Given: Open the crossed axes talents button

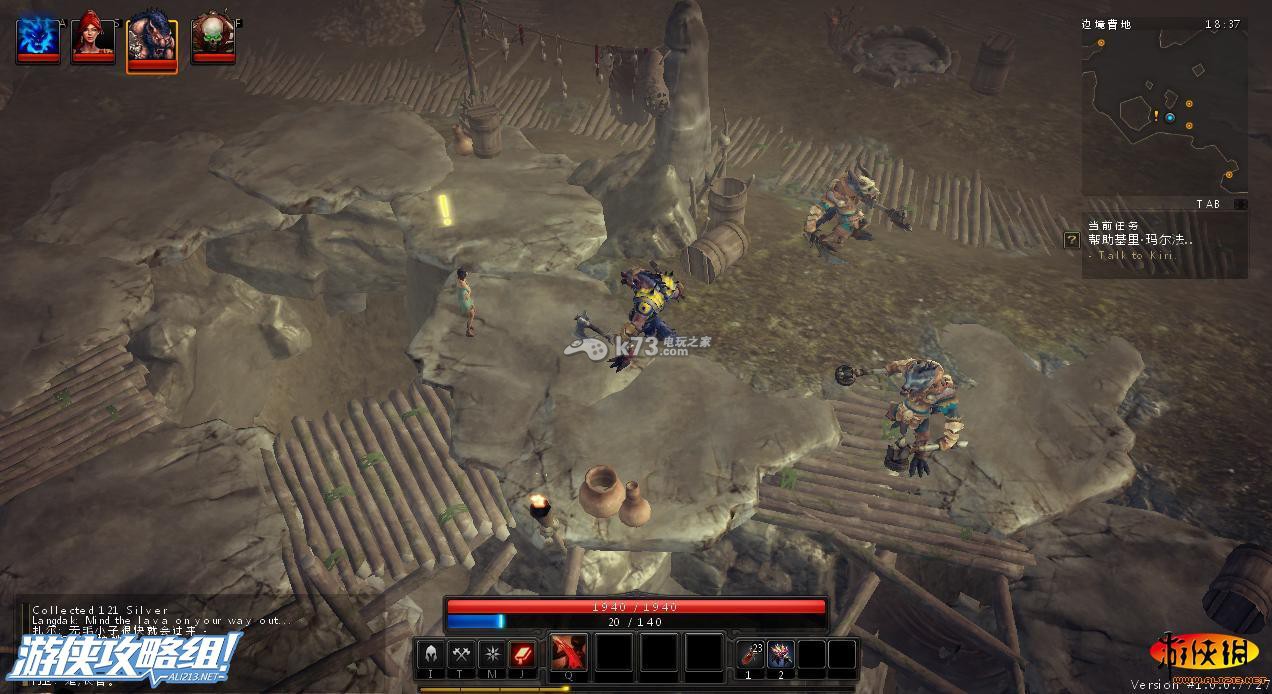Looking at the screenshot, I should tap(461, 655).
